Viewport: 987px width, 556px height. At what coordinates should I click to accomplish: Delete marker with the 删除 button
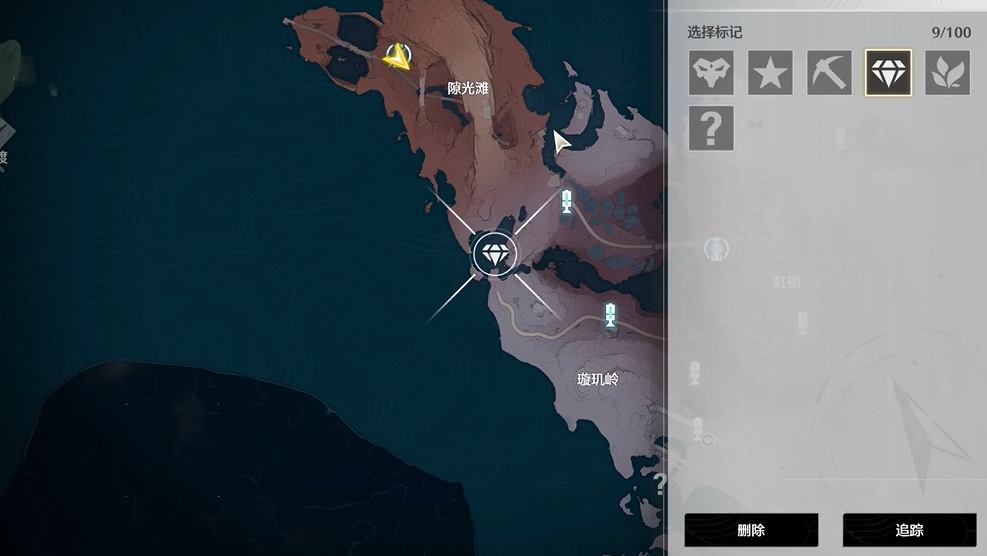tap(751, 530)
